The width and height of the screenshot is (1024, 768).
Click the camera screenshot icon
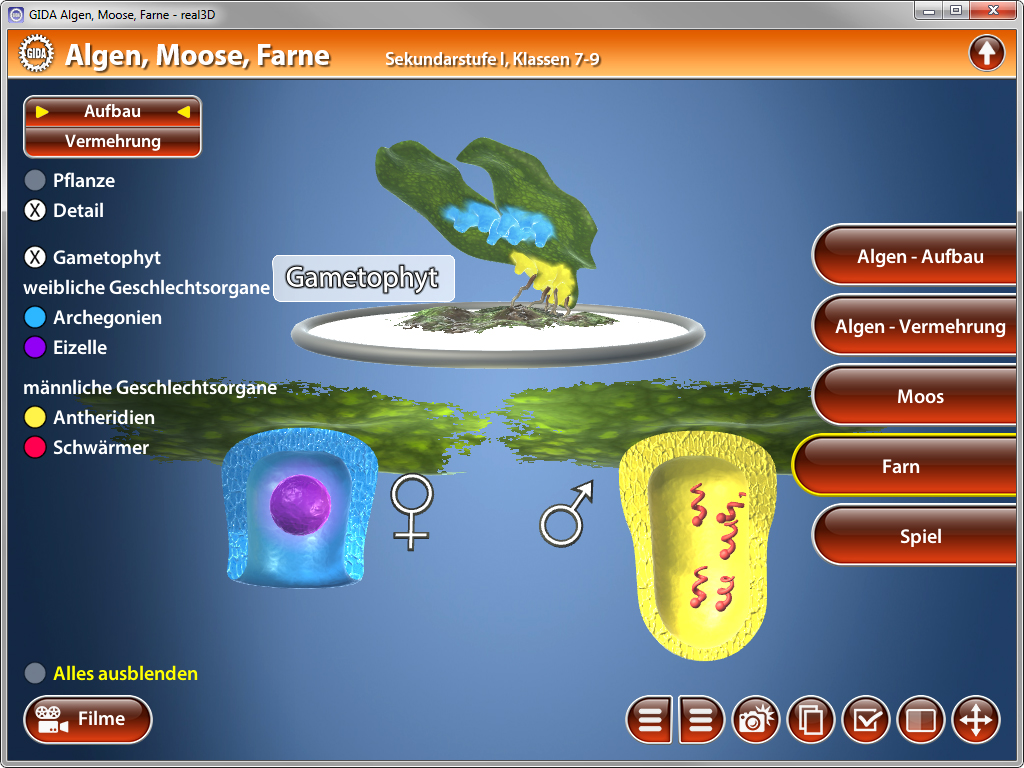757,720
